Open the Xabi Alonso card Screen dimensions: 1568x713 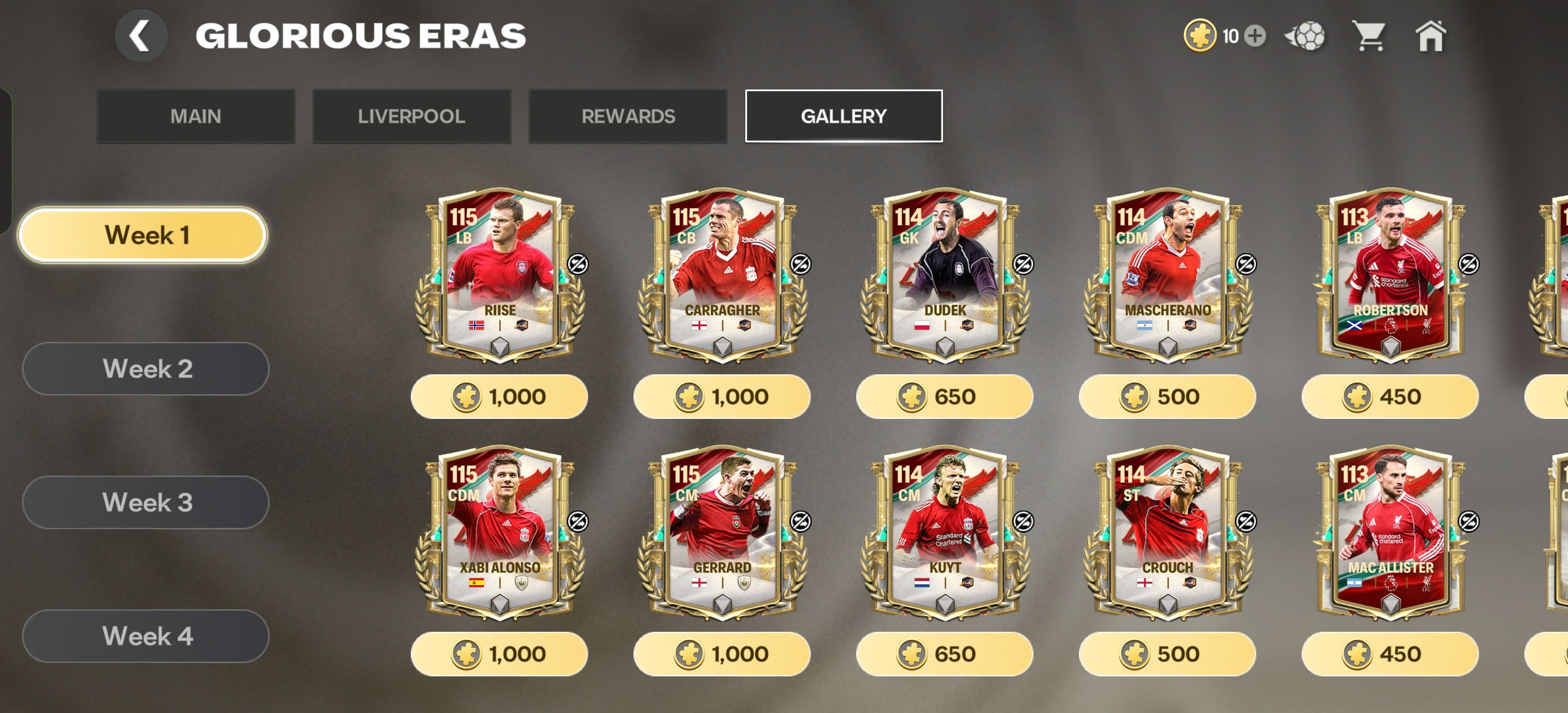coord(499,532)
